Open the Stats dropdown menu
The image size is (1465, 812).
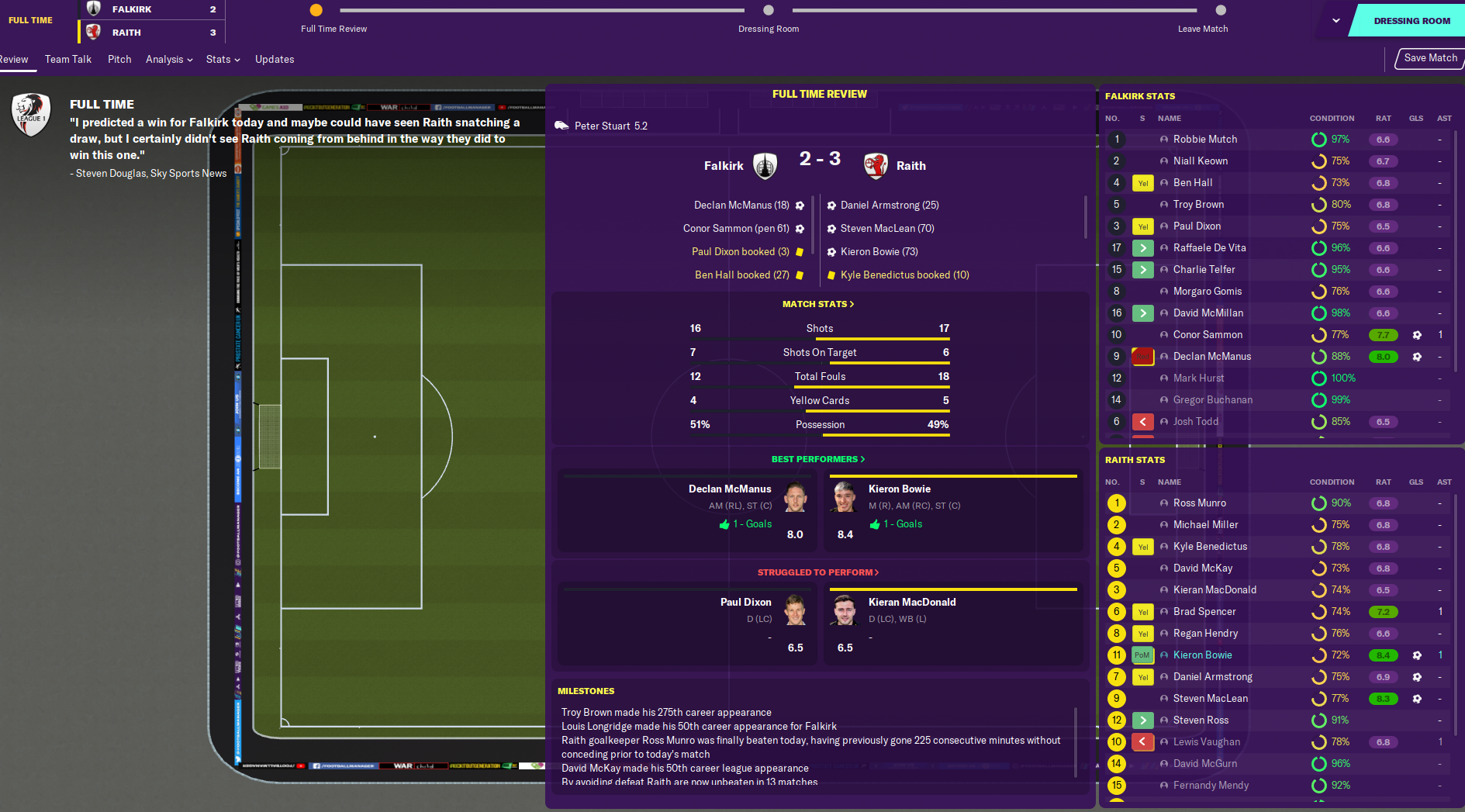pyautogui.click(x=223, y=60)
